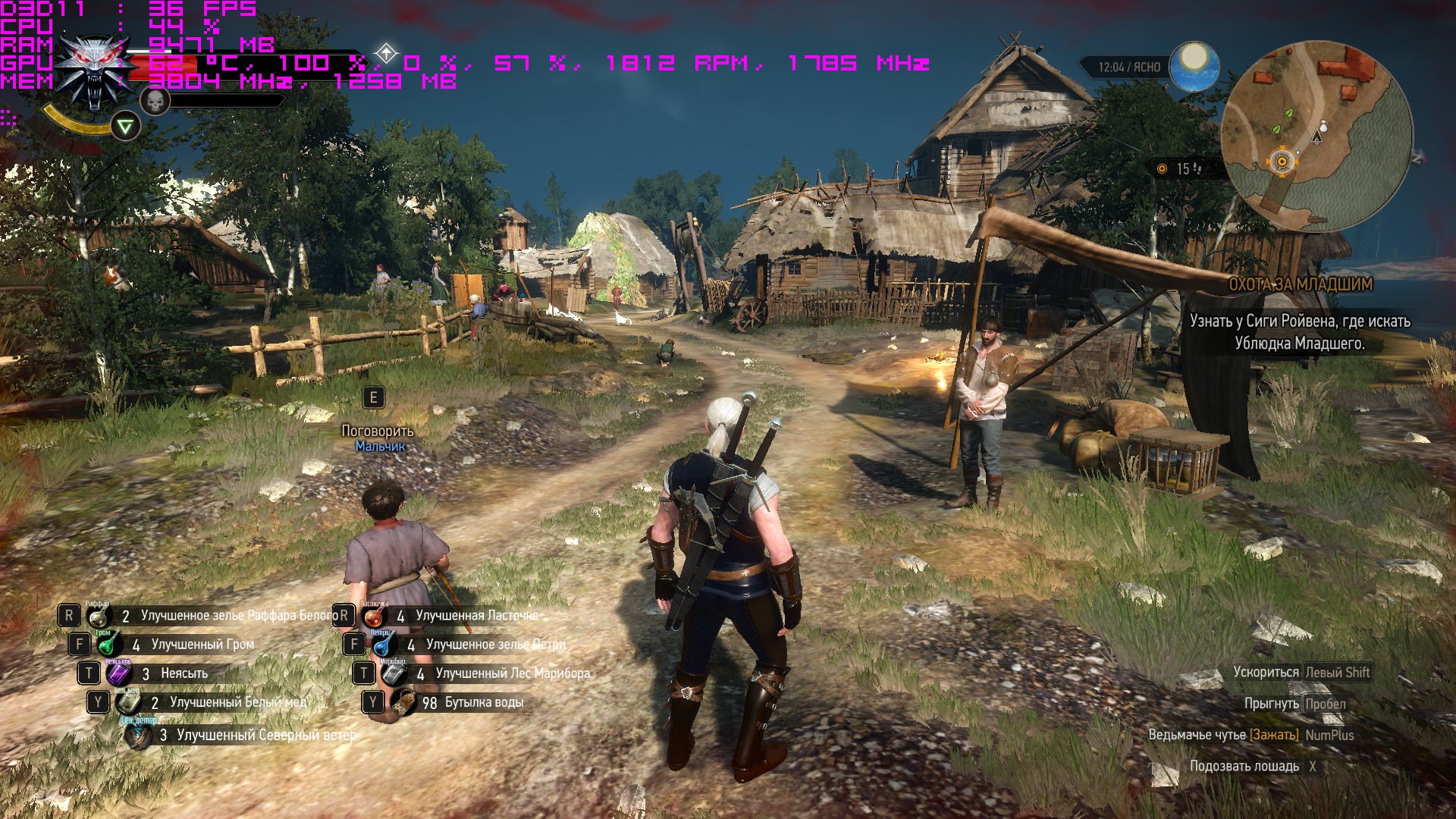
Task: Select the green triangle sign icon
Action: click(125, 126)
